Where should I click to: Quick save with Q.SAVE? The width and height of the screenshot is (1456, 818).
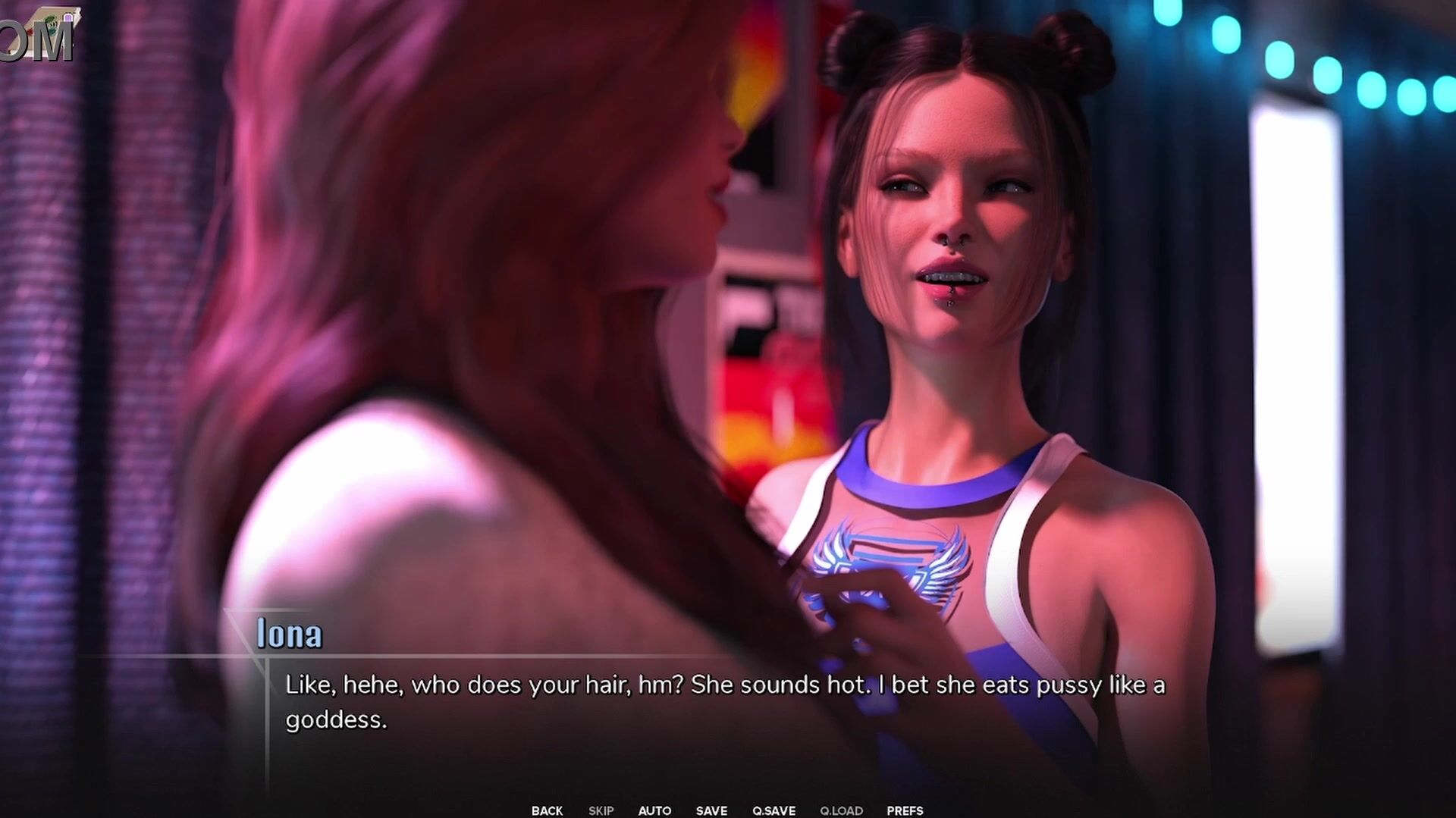click(x=773, y=810)
